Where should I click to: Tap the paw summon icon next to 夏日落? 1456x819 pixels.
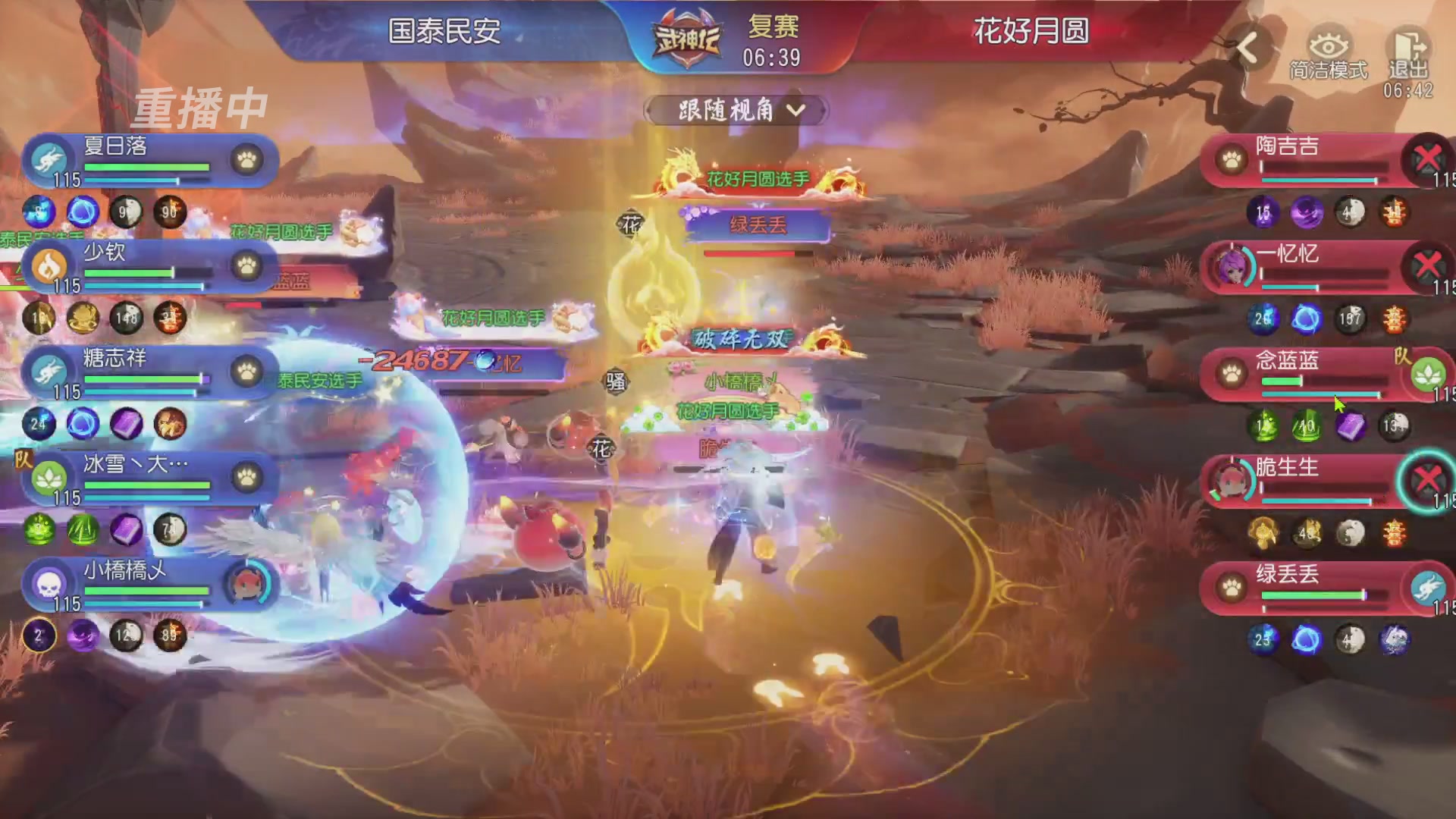[246, 161]
